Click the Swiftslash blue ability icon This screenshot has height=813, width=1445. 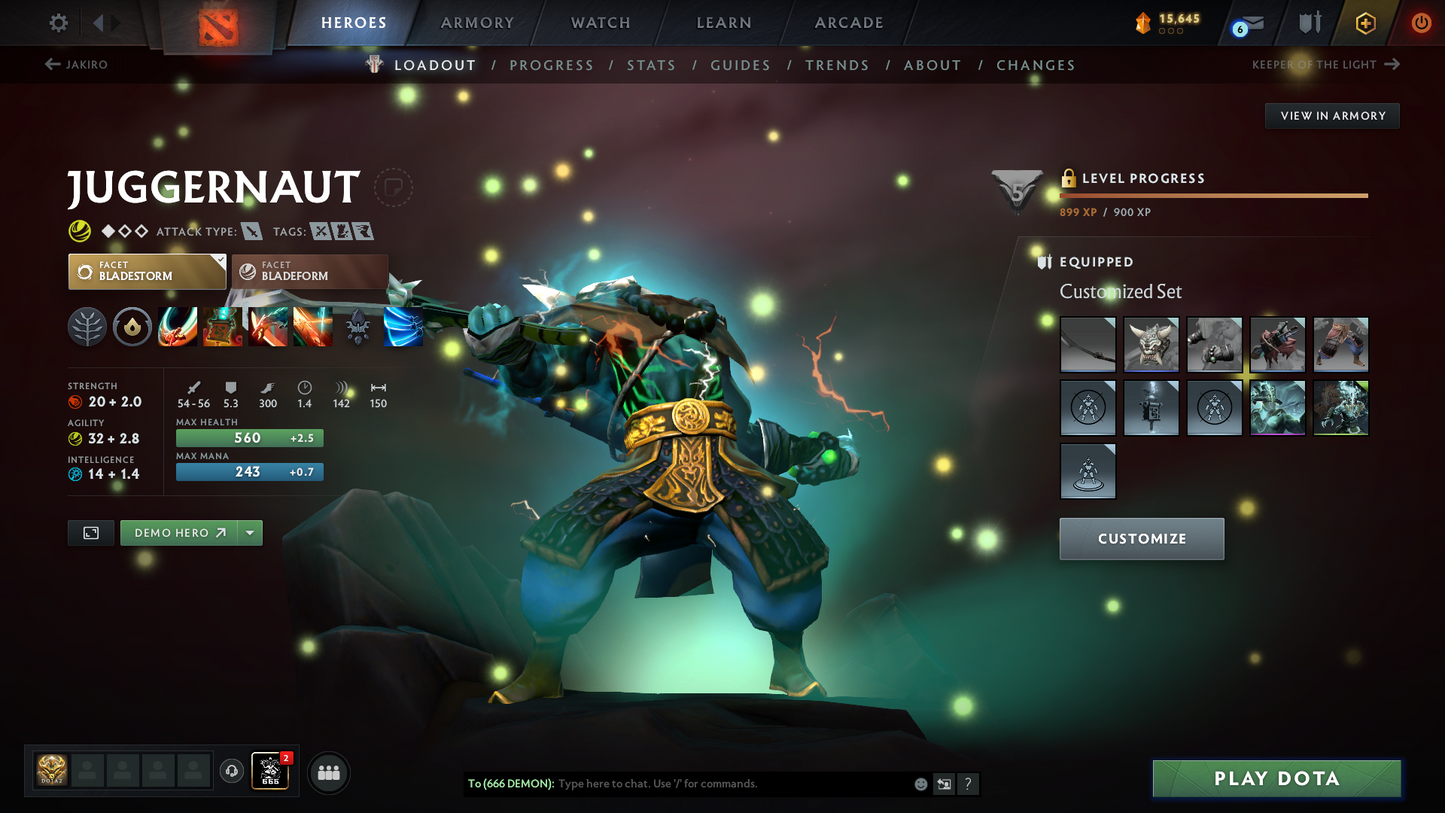coord(402,326)
